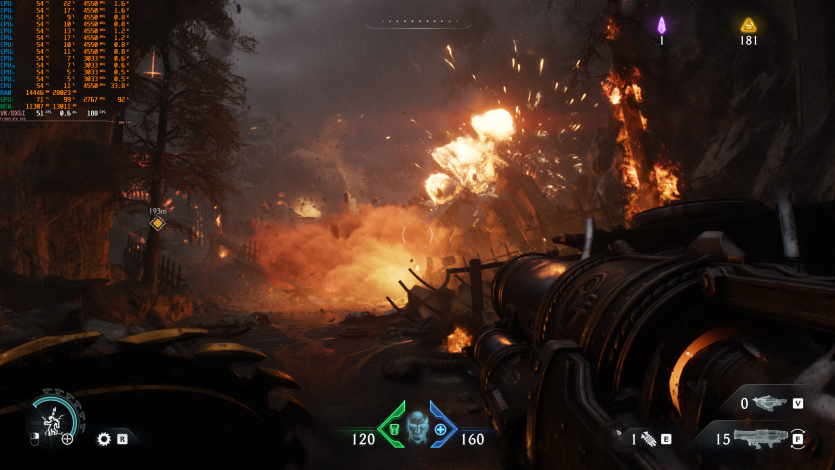
Task: Trigger the spiked gear ability icon
Action: 103,438
